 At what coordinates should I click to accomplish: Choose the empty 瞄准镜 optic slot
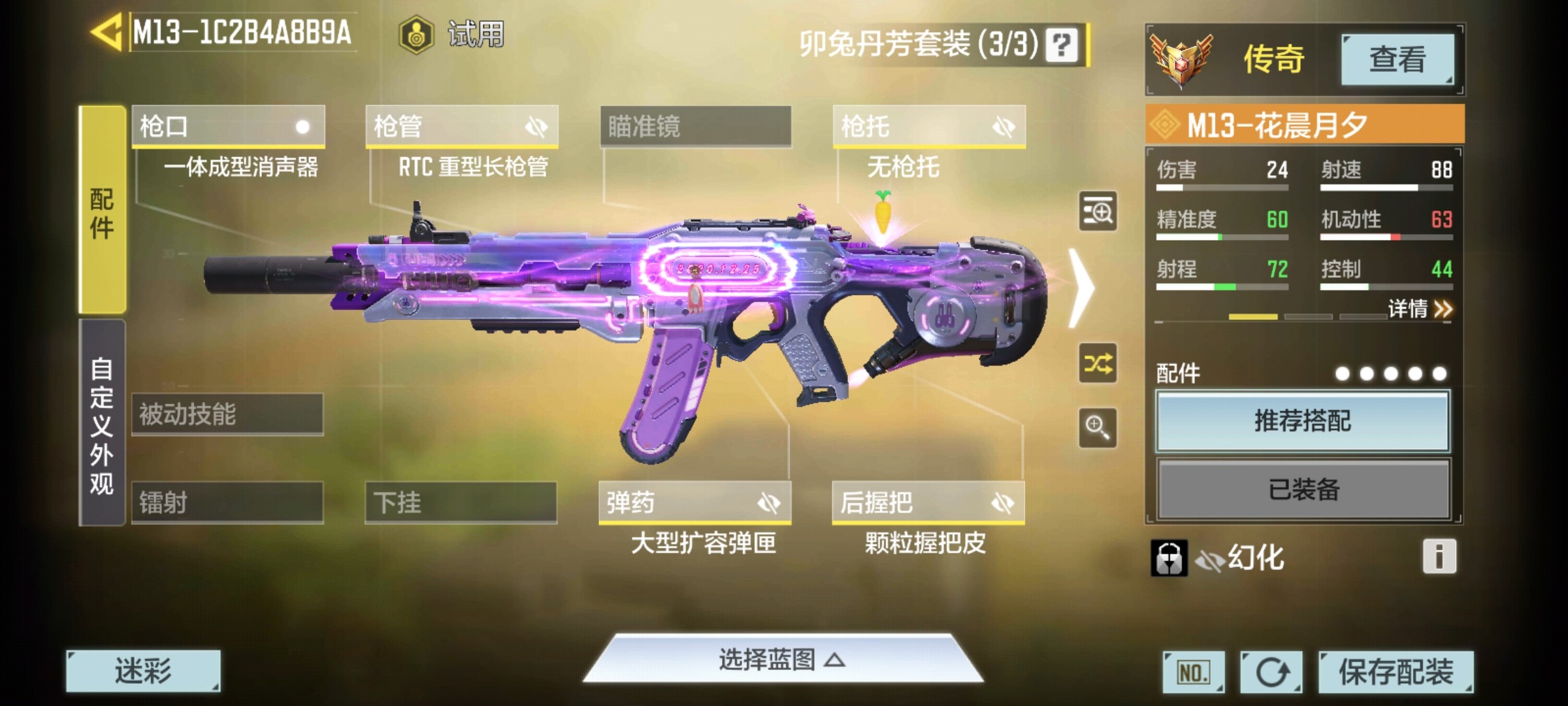point(695,126)
